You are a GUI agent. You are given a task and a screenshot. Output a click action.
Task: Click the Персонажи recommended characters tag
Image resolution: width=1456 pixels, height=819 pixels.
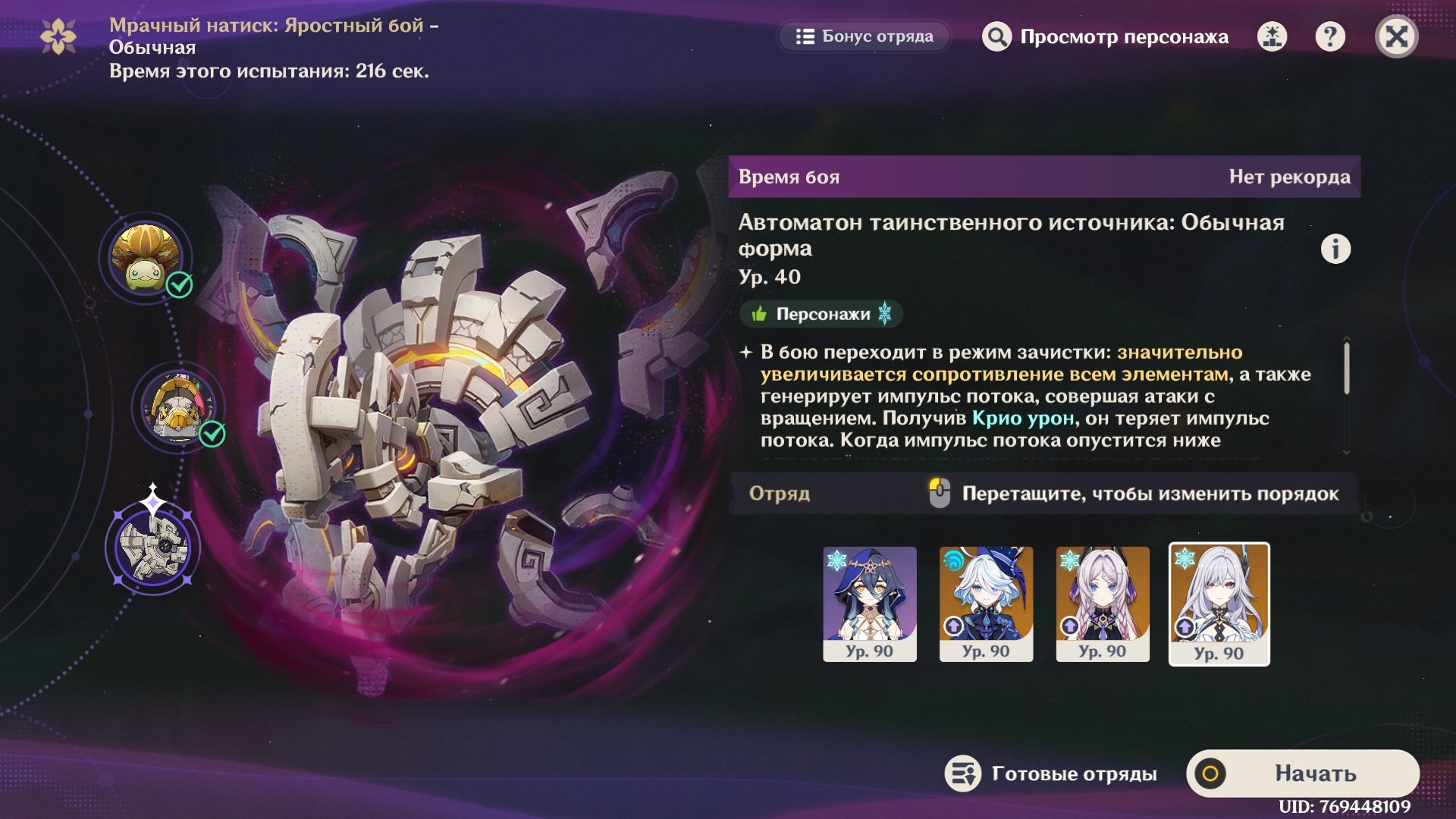821,314
